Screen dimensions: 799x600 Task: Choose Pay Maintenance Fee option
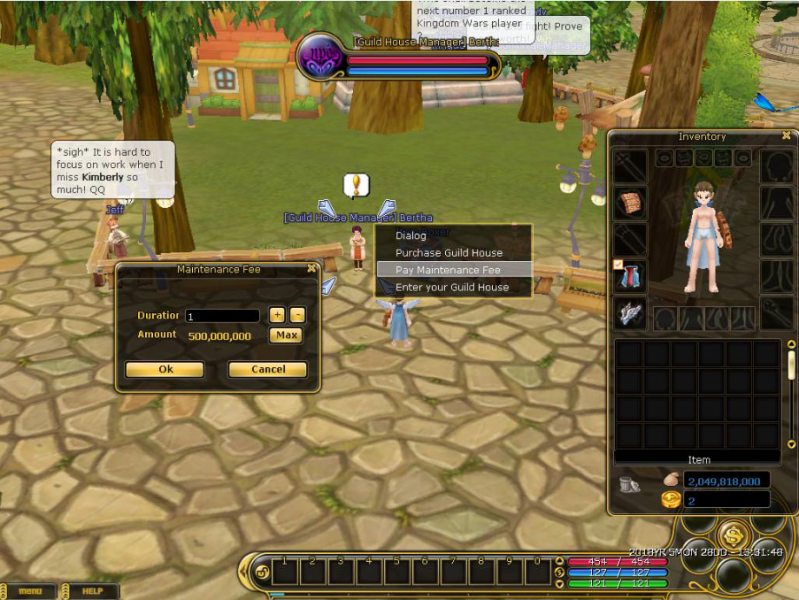(x=448, y=270)
